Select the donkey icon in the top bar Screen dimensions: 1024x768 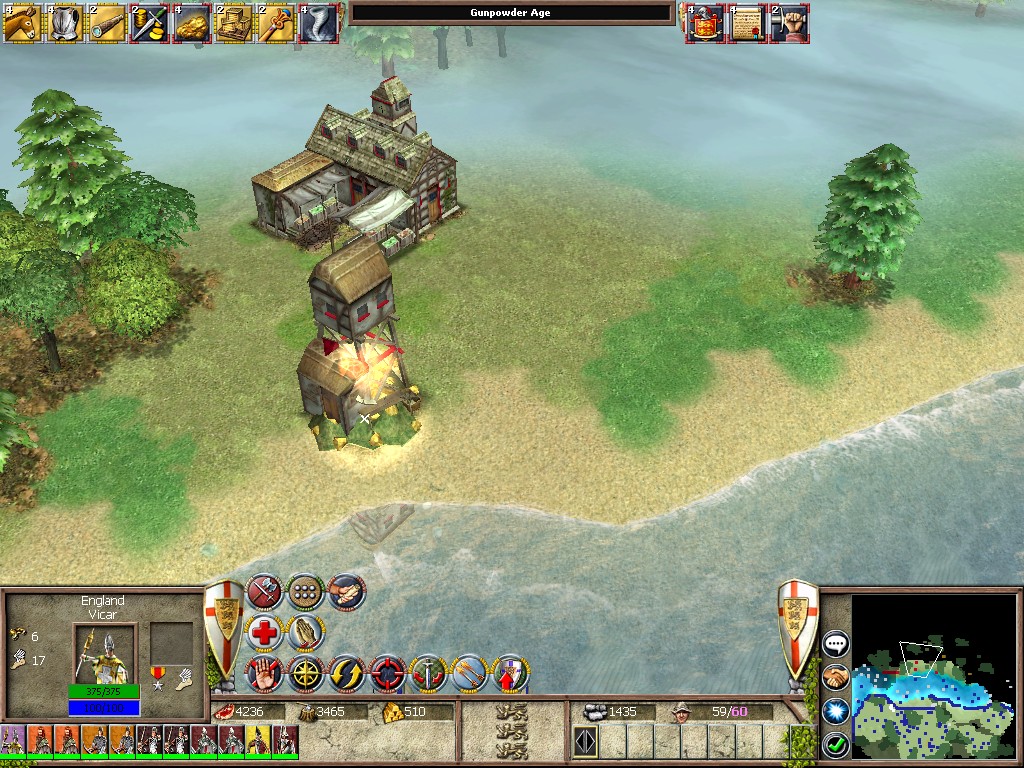point(21,23)
